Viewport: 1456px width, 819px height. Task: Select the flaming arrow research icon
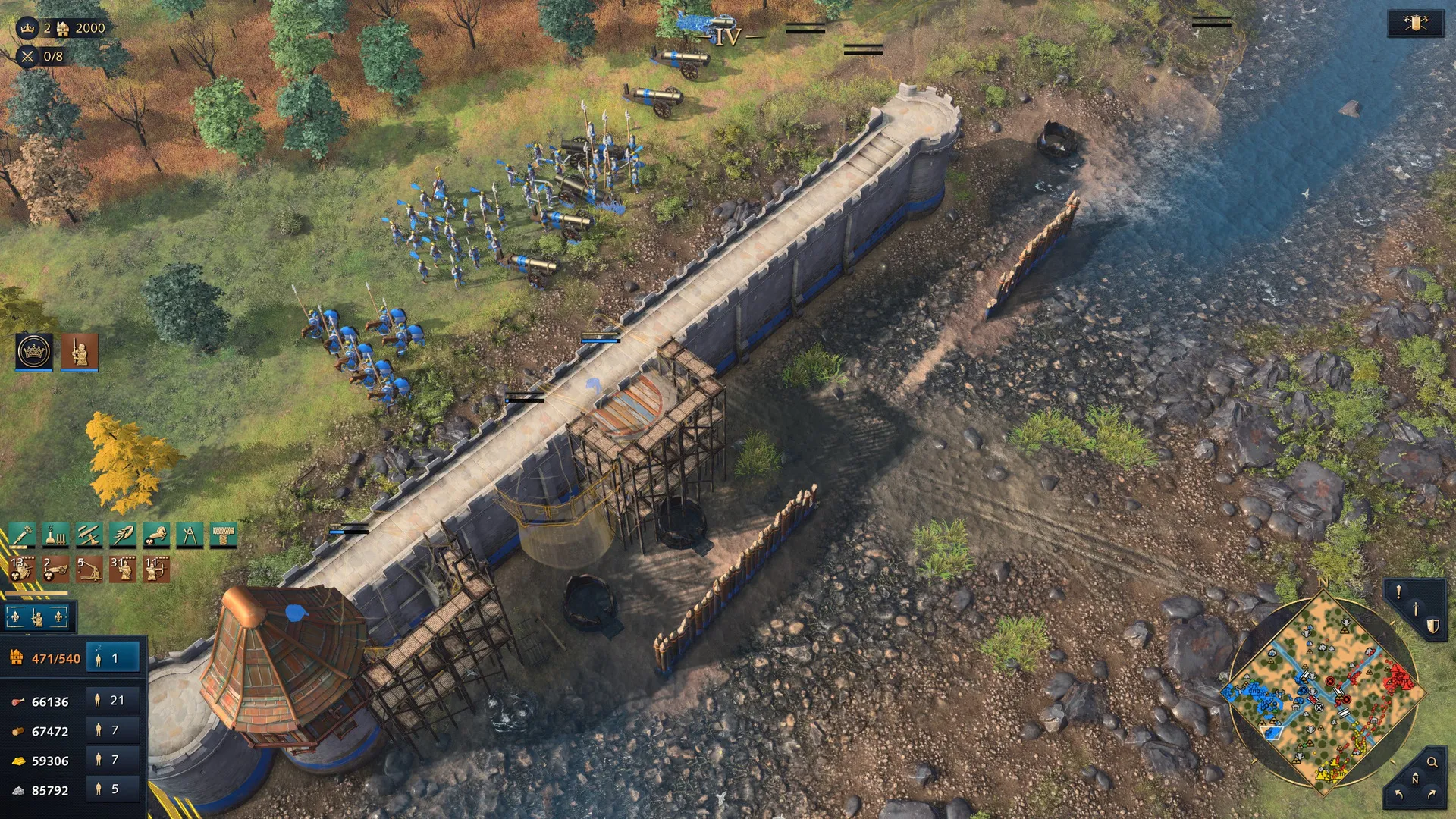tap(123, 535)
